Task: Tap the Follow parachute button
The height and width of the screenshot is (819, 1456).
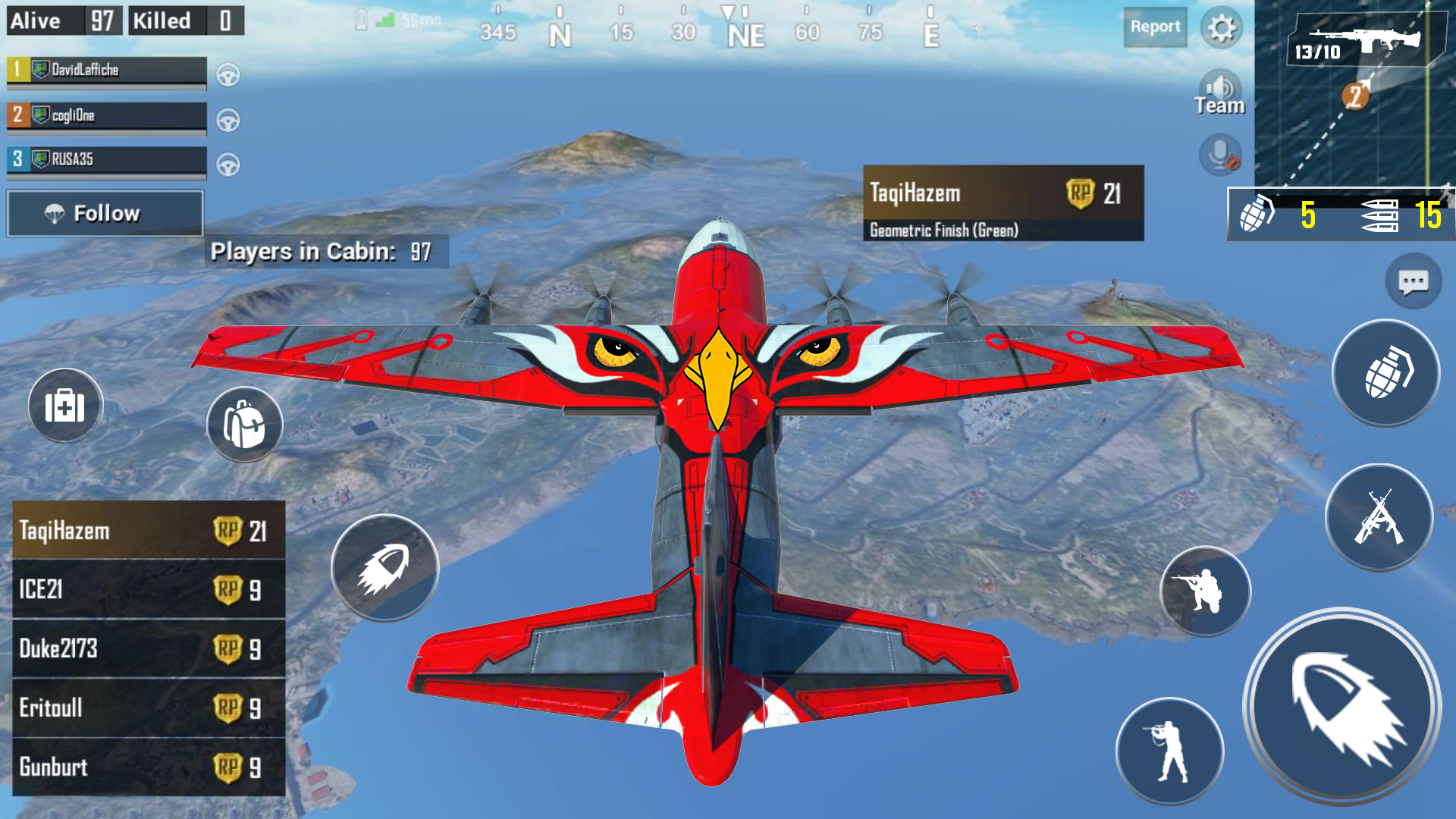Action: (105, 213)
